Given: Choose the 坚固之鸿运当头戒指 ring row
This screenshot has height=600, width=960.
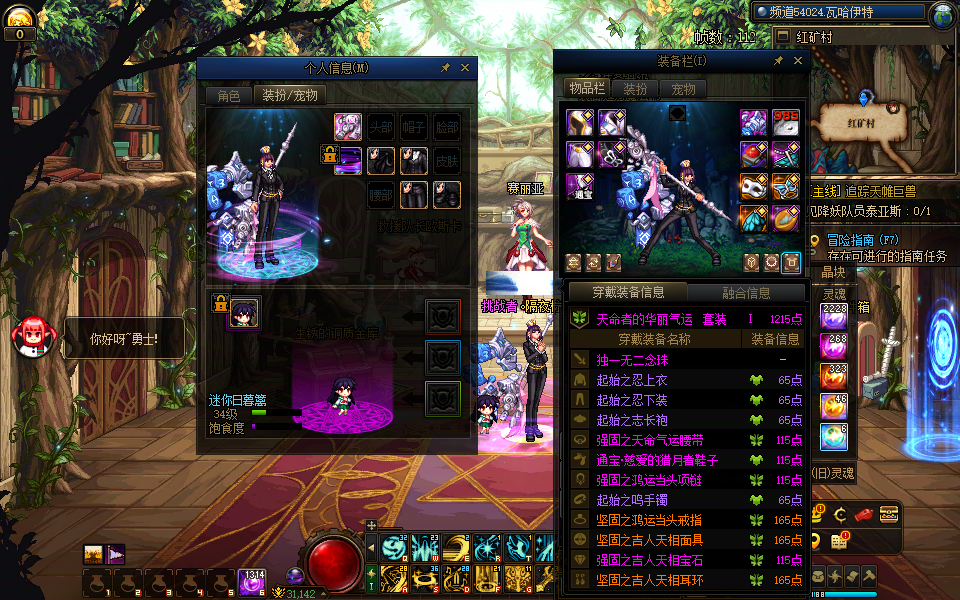Looking at the screenshot, I should (x=648, y=520).
